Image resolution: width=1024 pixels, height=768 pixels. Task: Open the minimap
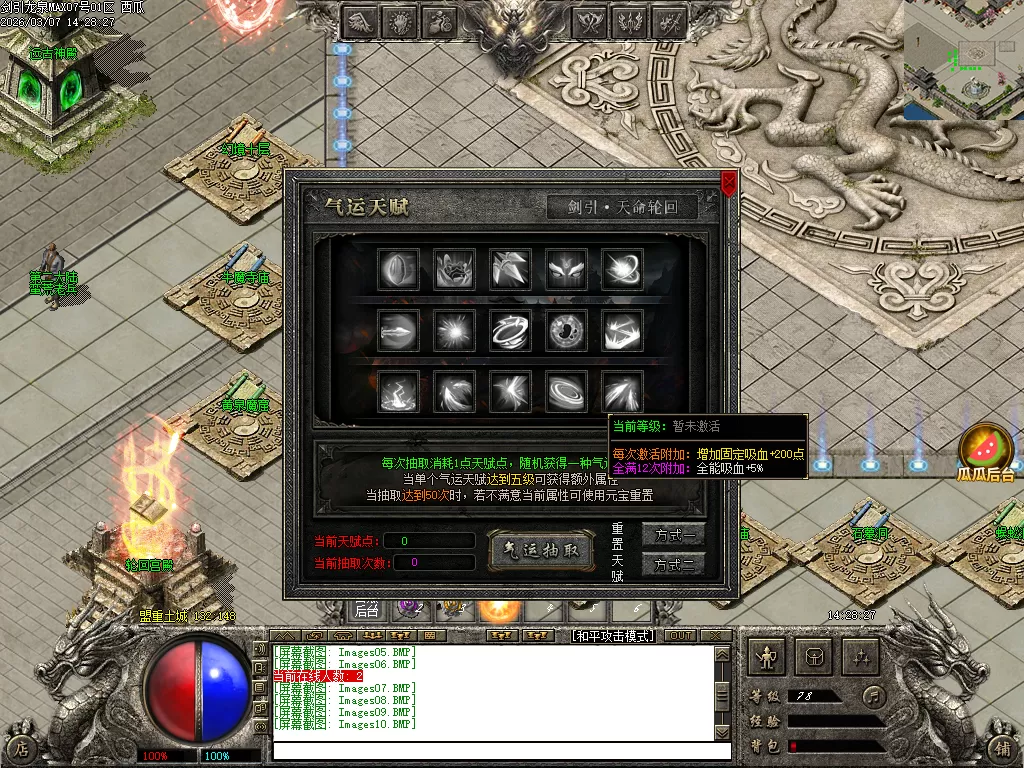click(x=963, y=59)
